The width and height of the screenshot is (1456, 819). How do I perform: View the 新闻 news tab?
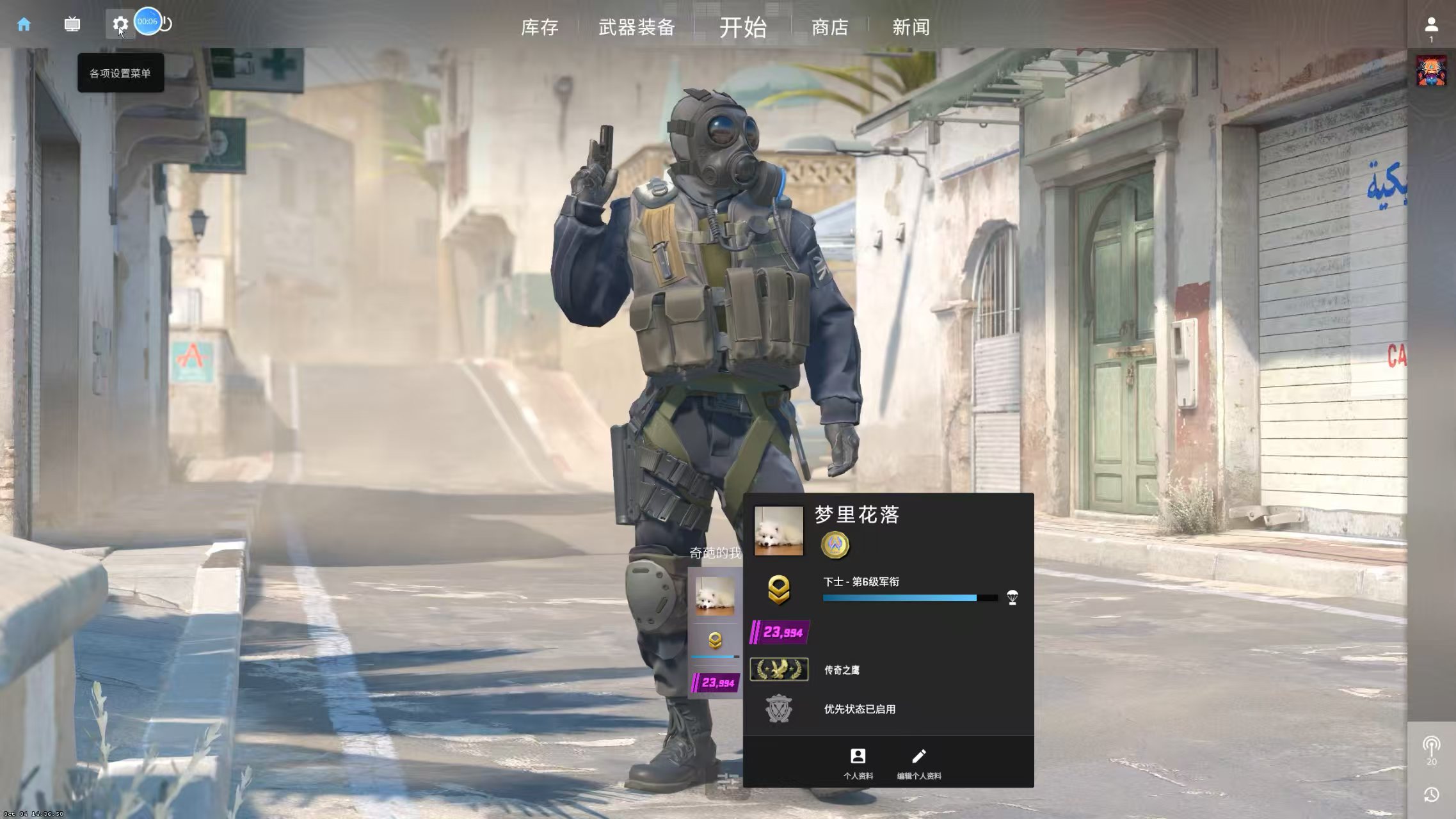[911, 28]
